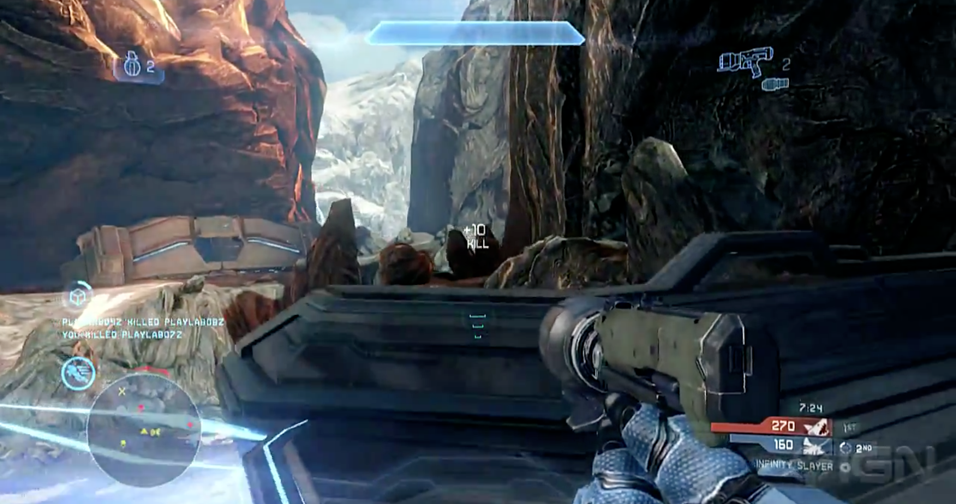This screenshot has height=504, width=956.
Task: Activate the armor ability icon beside the radar
Action: [77, 372]
